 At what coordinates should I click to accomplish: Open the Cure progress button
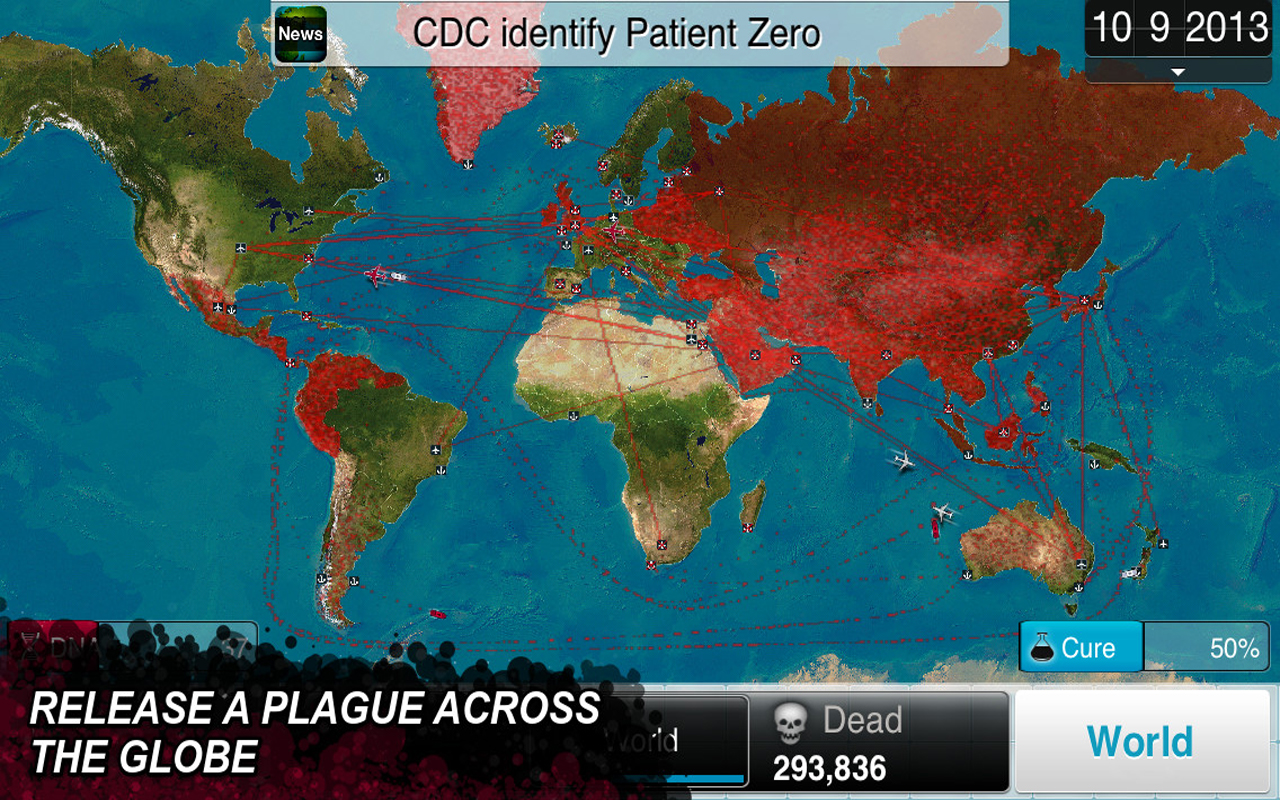click(1082, 647)
